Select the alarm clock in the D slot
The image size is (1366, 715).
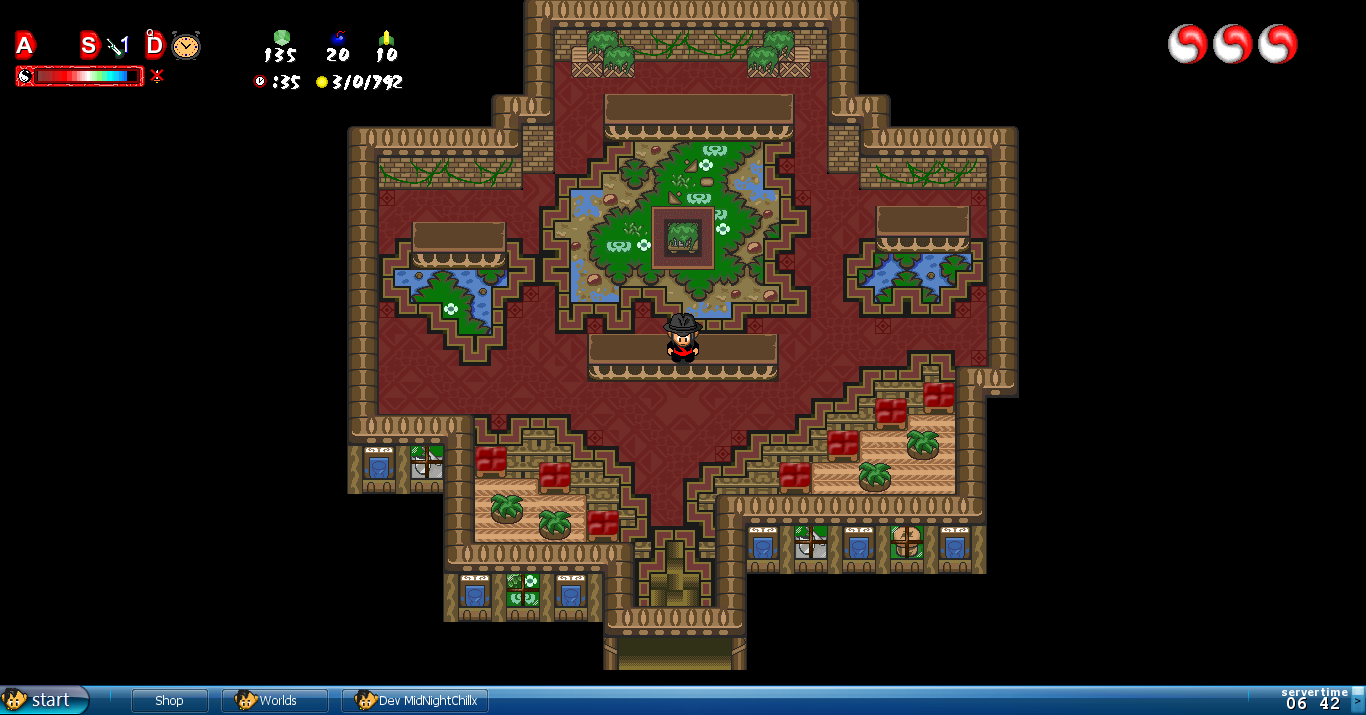point(186,45)
